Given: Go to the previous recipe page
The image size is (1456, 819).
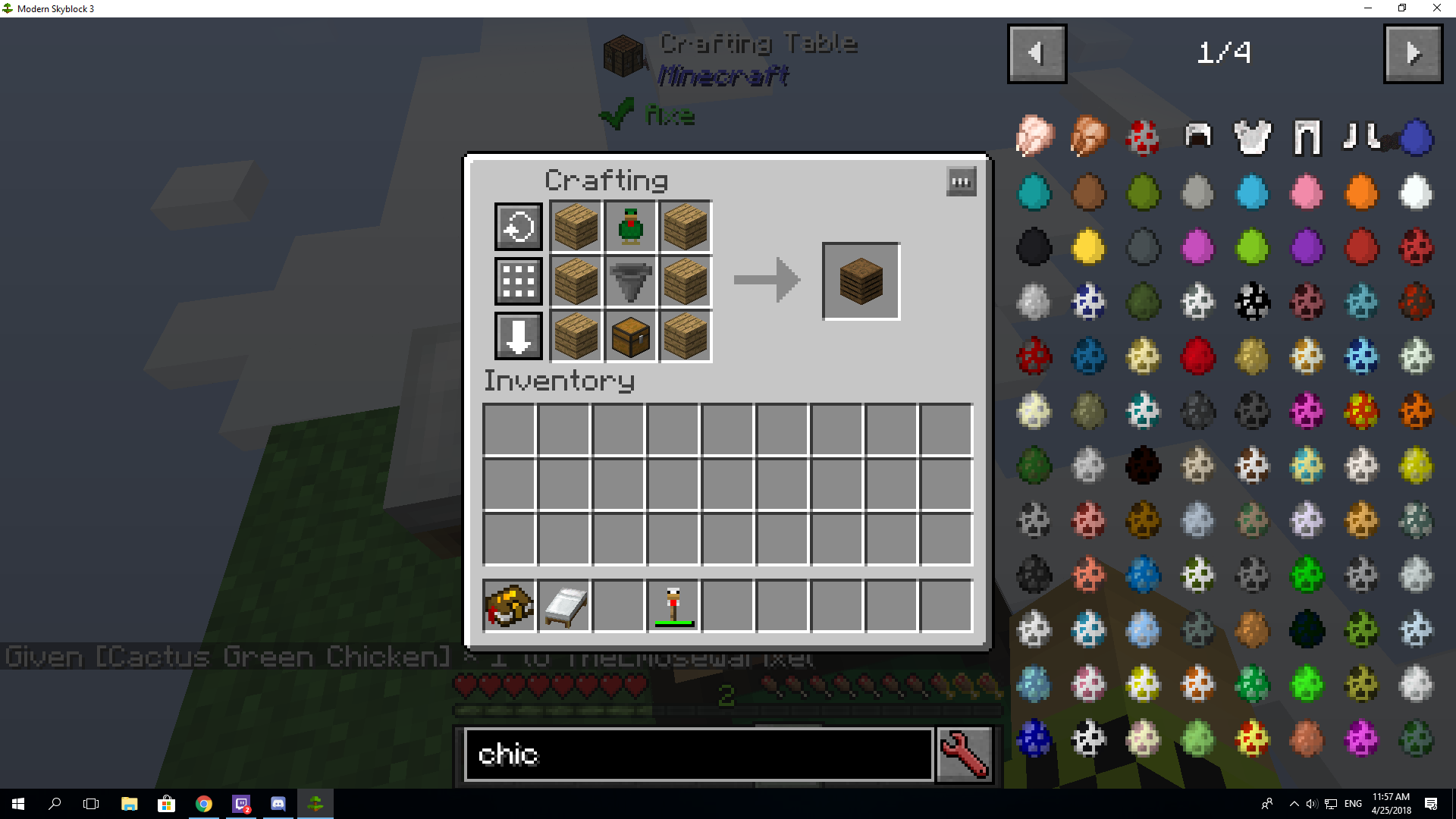Looking at the screenshot, I should click(1037, 53).
